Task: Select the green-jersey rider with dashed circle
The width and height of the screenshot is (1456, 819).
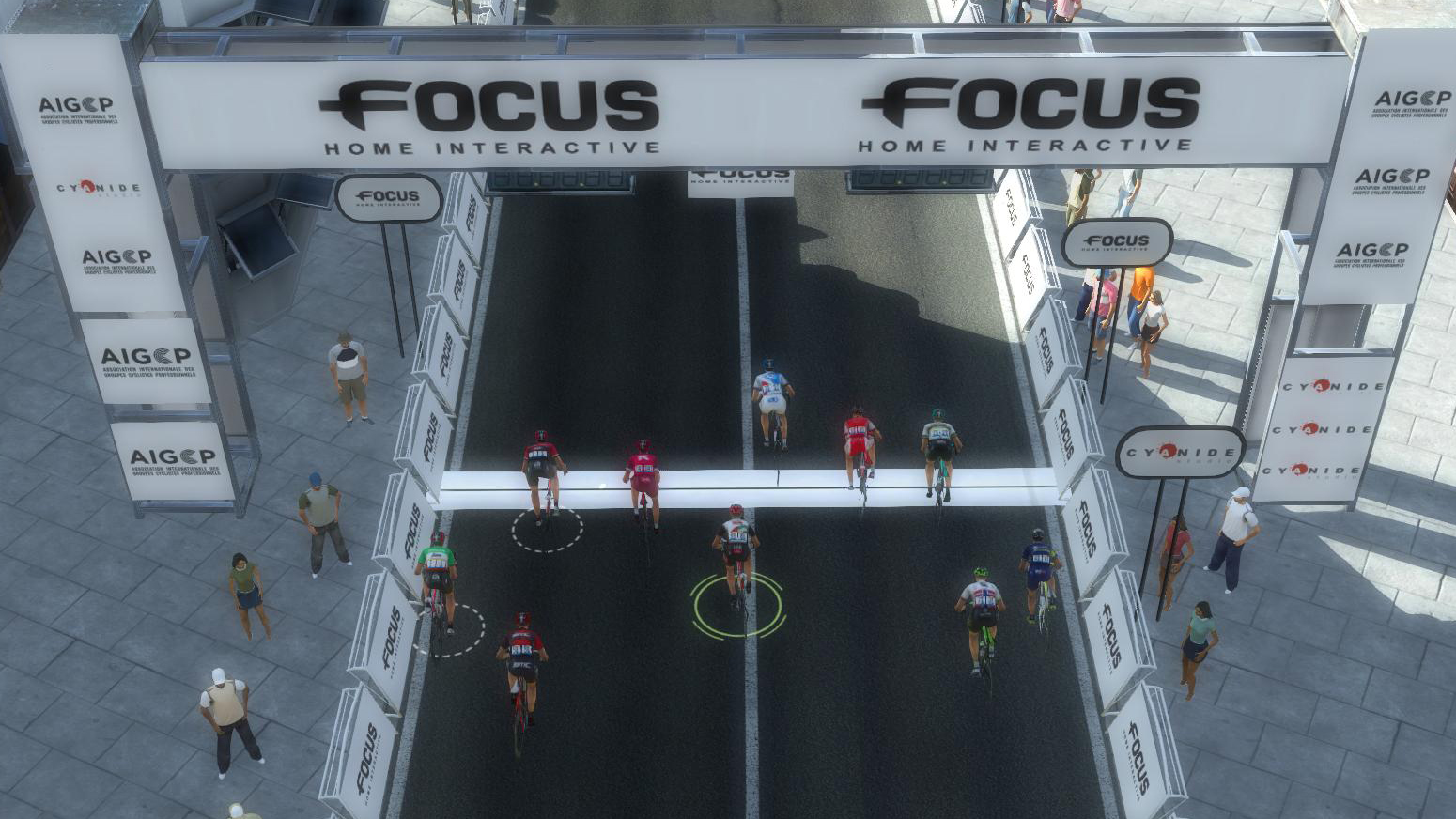Action: click(436, 576)
